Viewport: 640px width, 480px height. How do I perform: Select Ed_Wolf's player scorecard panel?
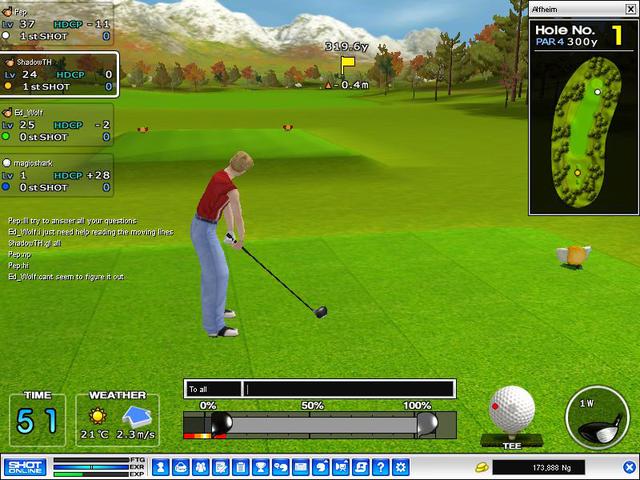point(57,125)
